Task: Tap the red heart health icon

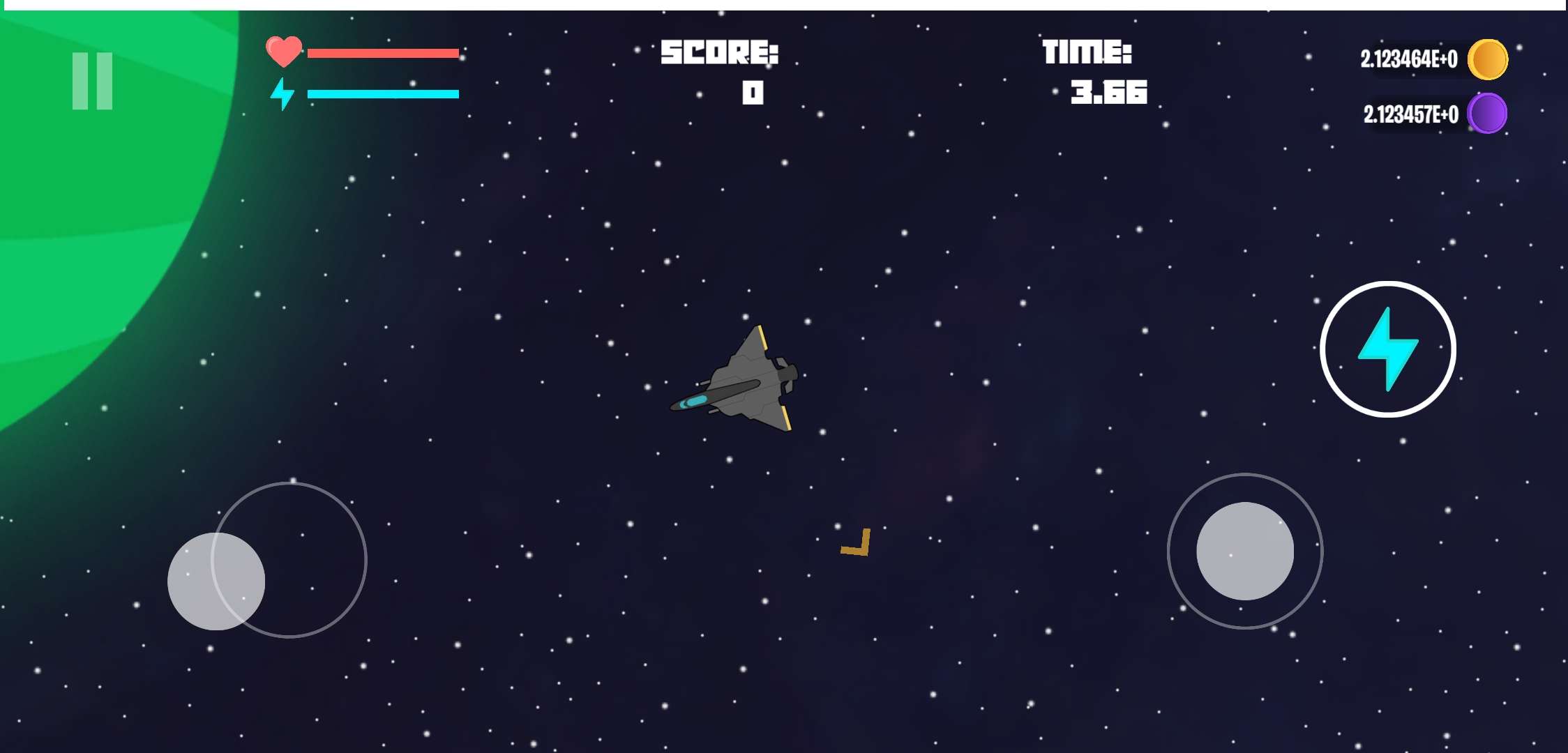Action: point(285,52)
